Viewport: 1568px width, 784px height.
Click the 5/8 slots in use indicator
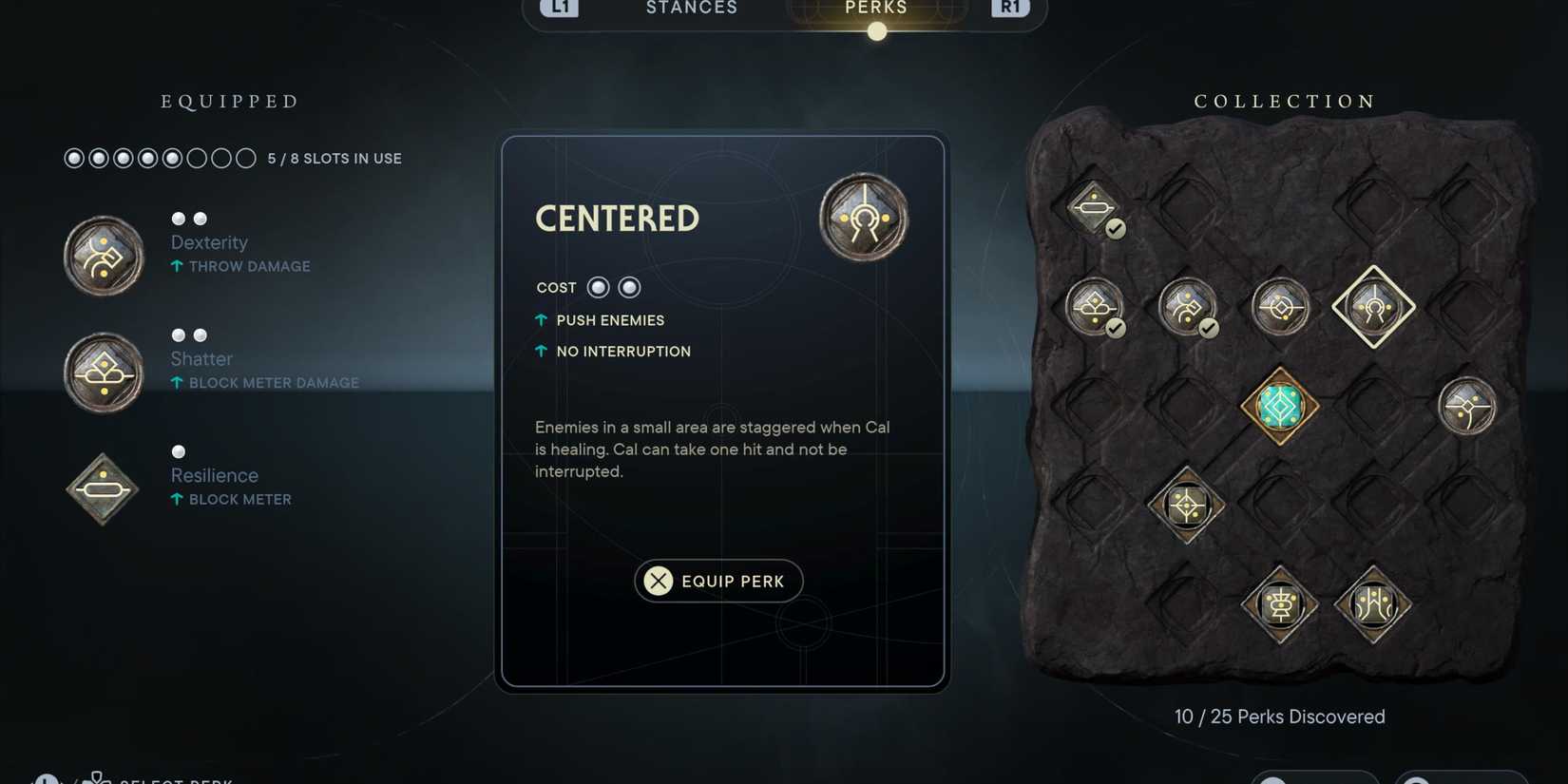click(335, 158)
